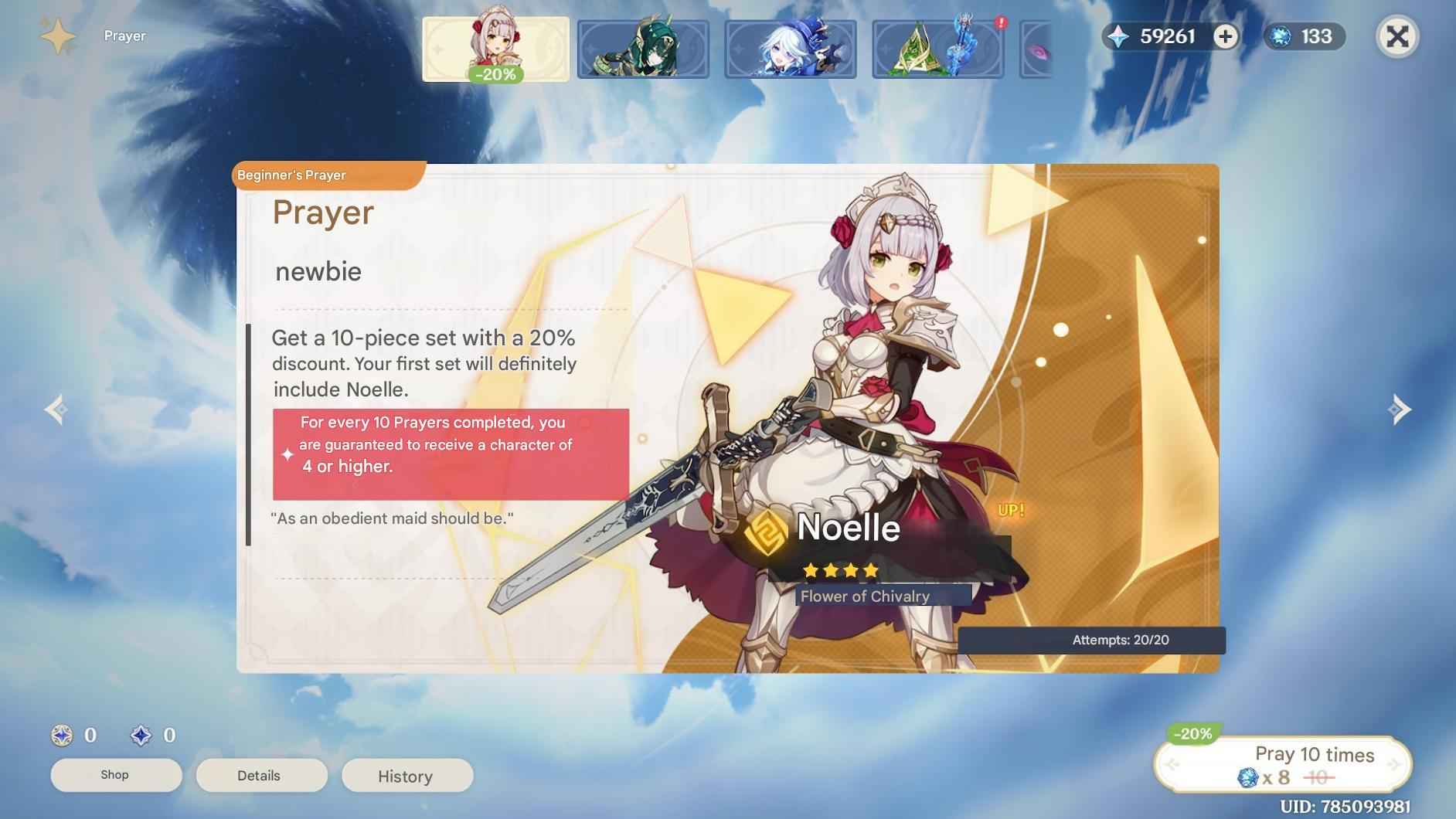The image size is (1456, 819).
Task: Open the History page
Action: (407, 777)
